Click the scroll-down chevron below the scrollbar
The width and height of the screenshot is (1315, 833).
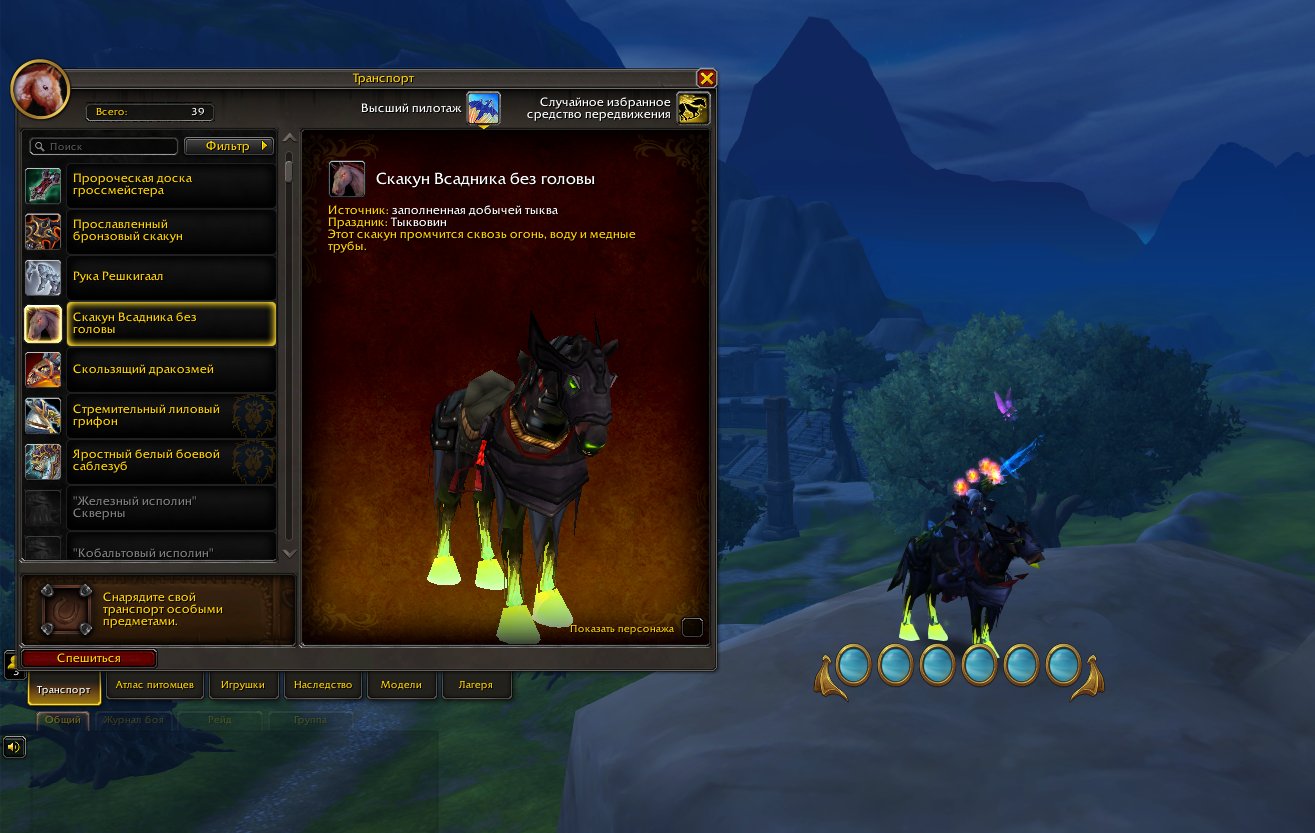click(289, 553)
